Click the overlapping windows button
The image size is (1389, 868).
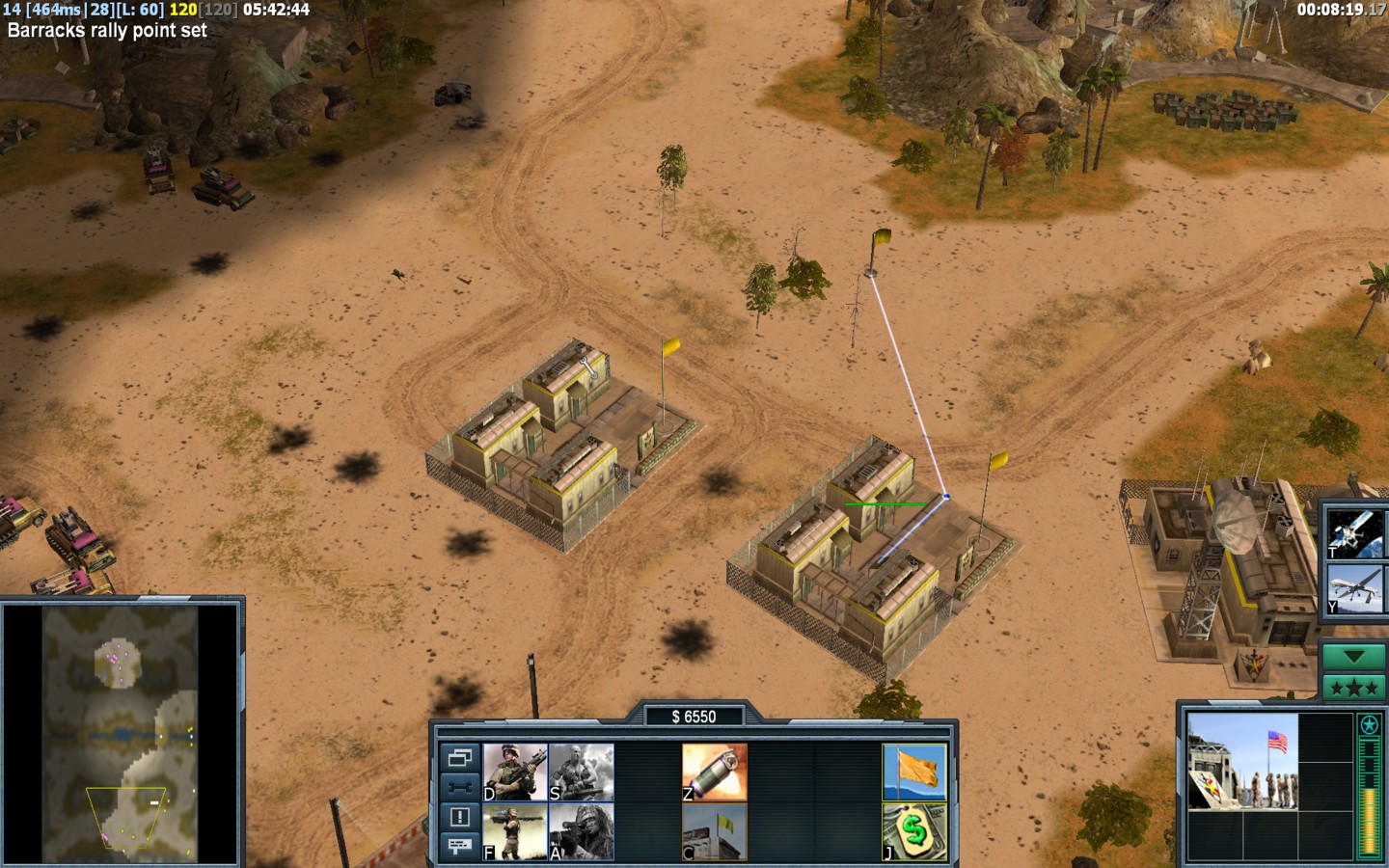click(460, 757)
